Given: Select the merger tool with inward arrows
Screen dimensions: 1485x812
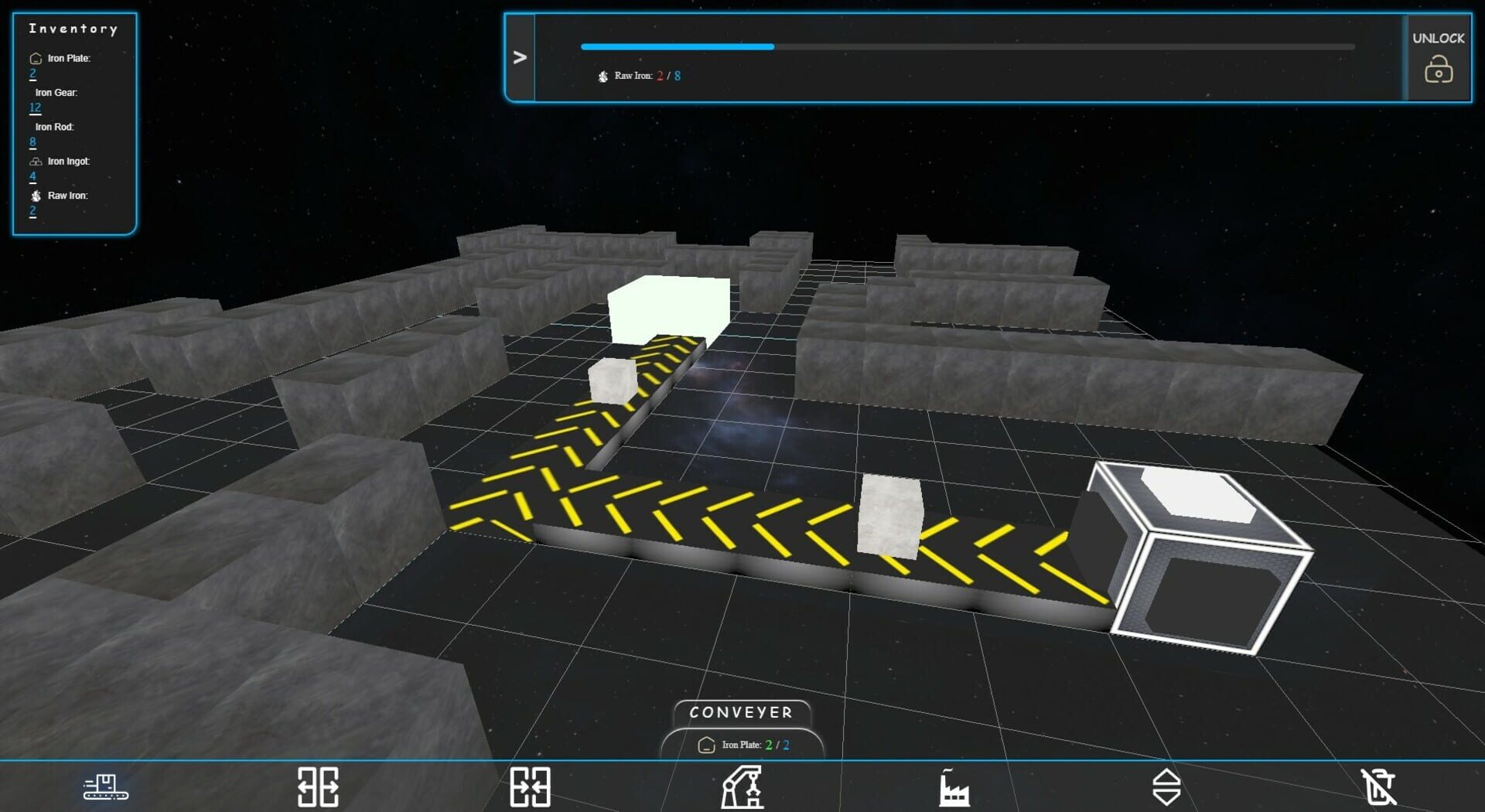Looking at the screenshot, I should point(530,786).
